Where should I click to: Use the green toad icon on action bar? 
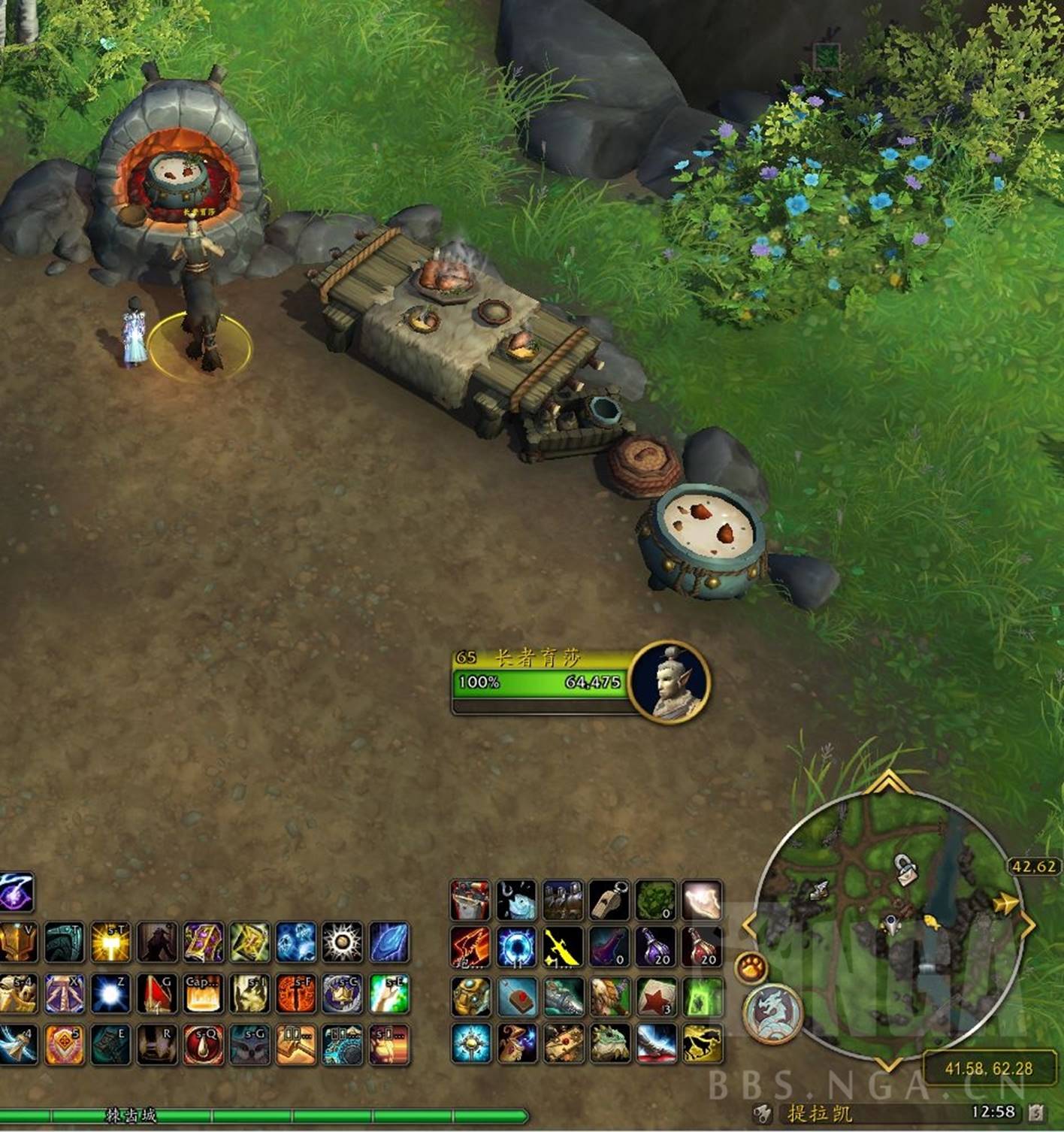[609, 1043]
